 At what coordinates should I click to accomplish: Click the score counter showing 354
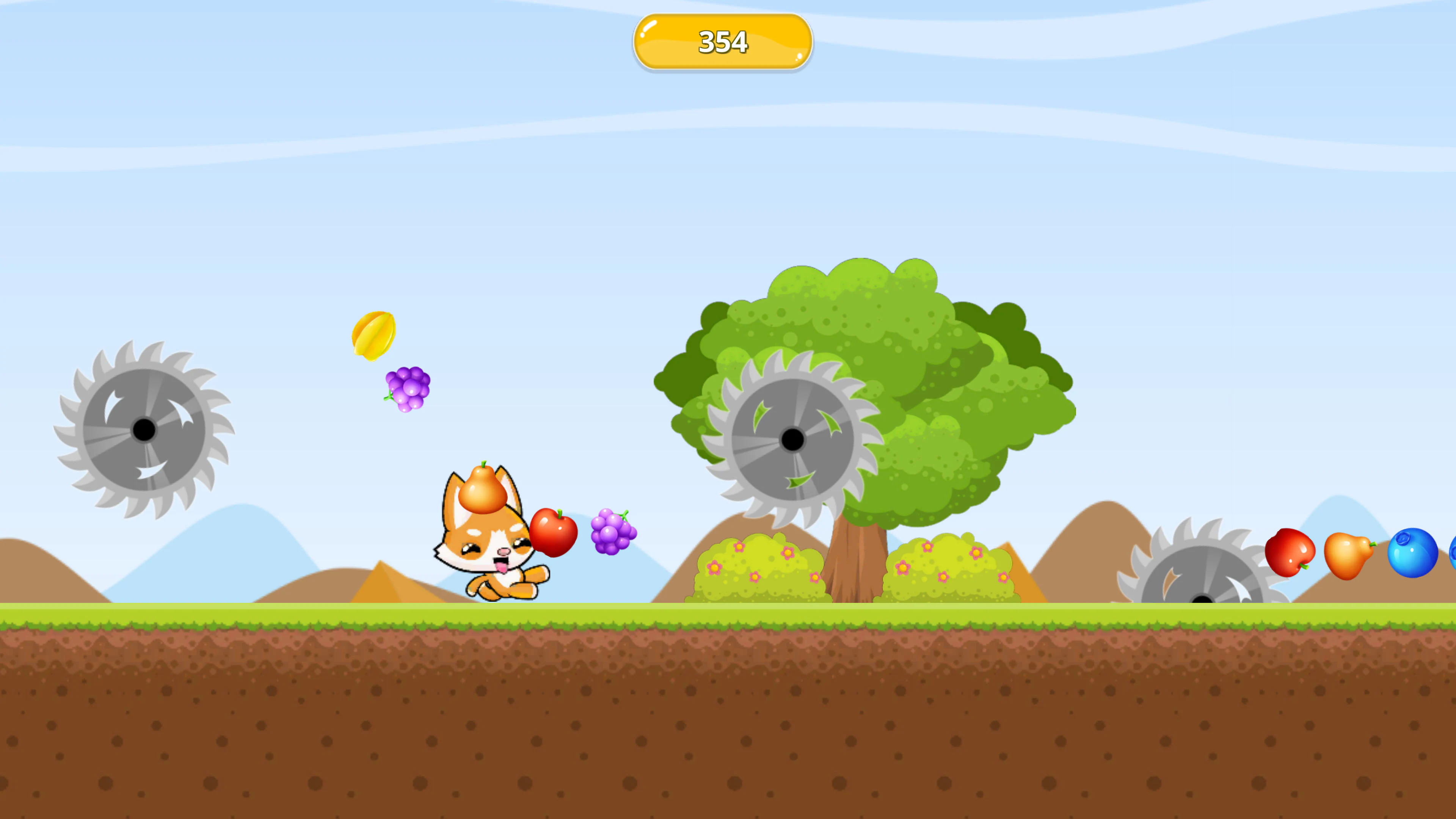tap(722, 41)
